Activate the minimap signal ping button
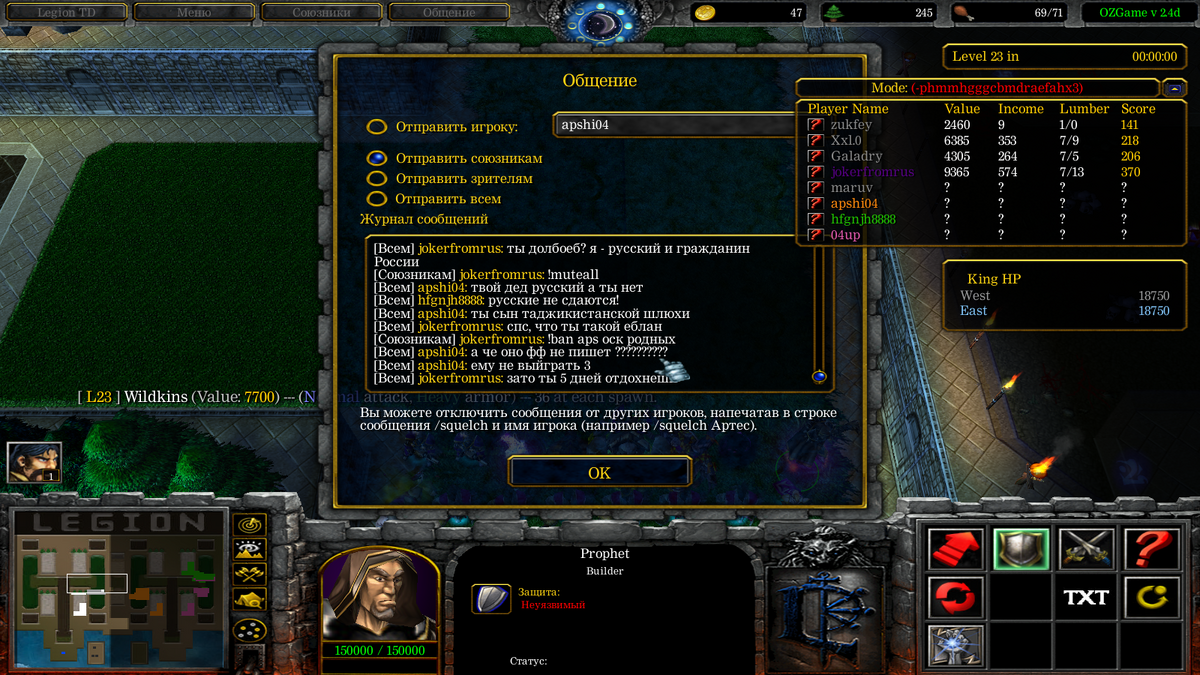The image size is (1200, 675). coord(248,524)
